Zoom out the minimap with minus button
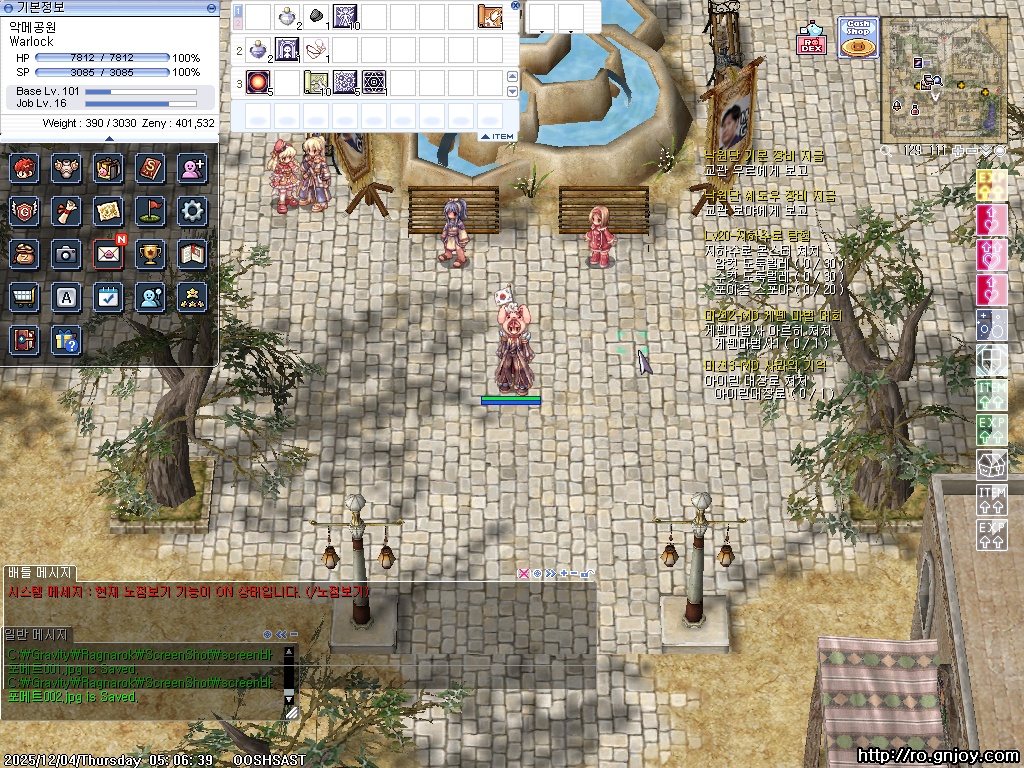The image size is (1024, 768). pyautogui.click(x=972, y=150)
